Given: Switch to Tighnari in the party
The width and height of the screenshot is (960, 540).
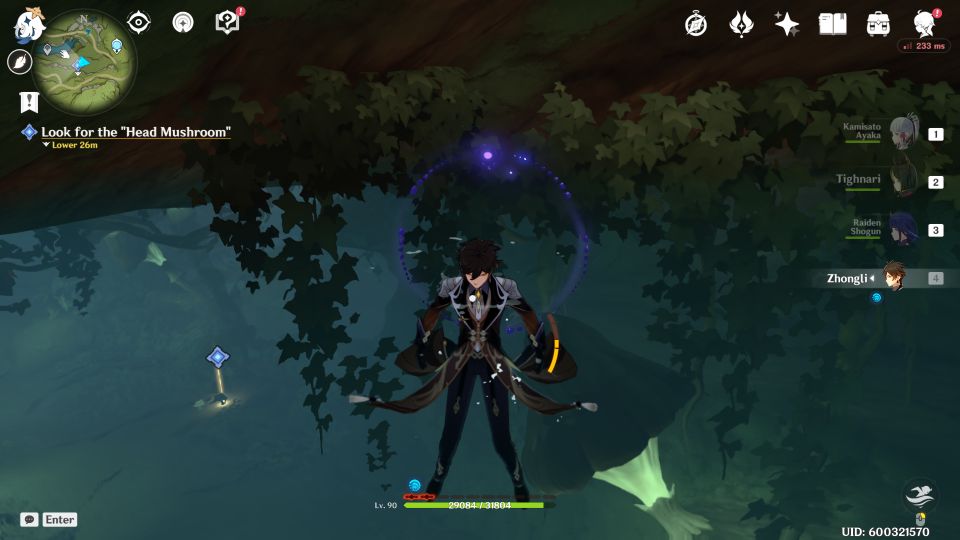Looking at the screenshot, I should click(904, 181).
